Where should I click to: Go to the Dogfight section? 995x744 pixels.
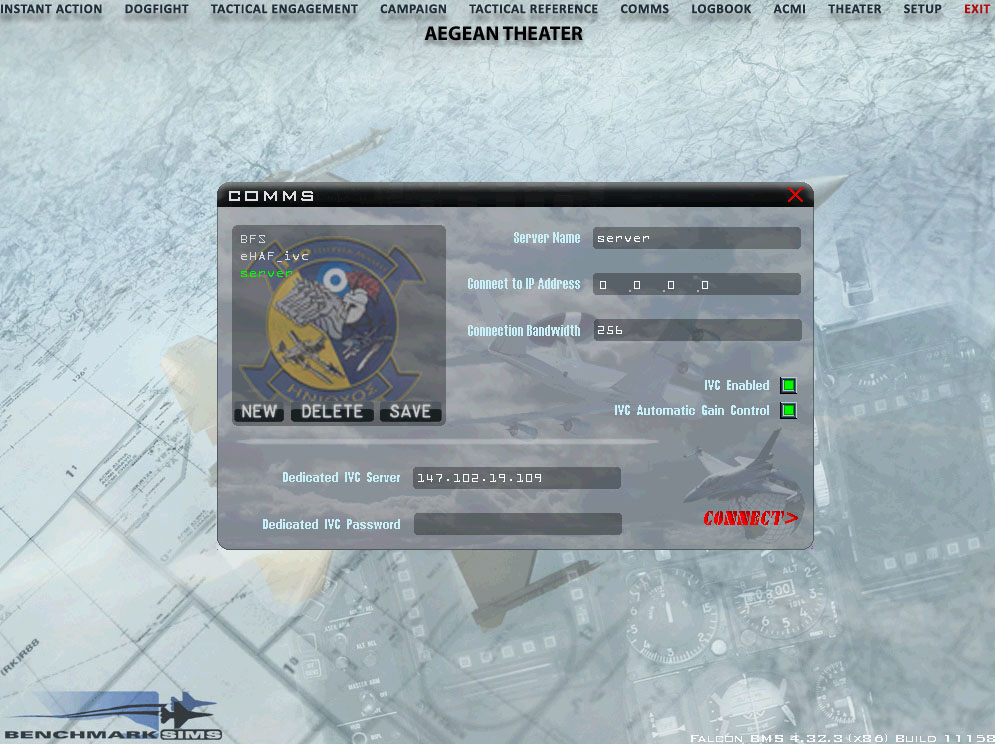coord(156,9)
